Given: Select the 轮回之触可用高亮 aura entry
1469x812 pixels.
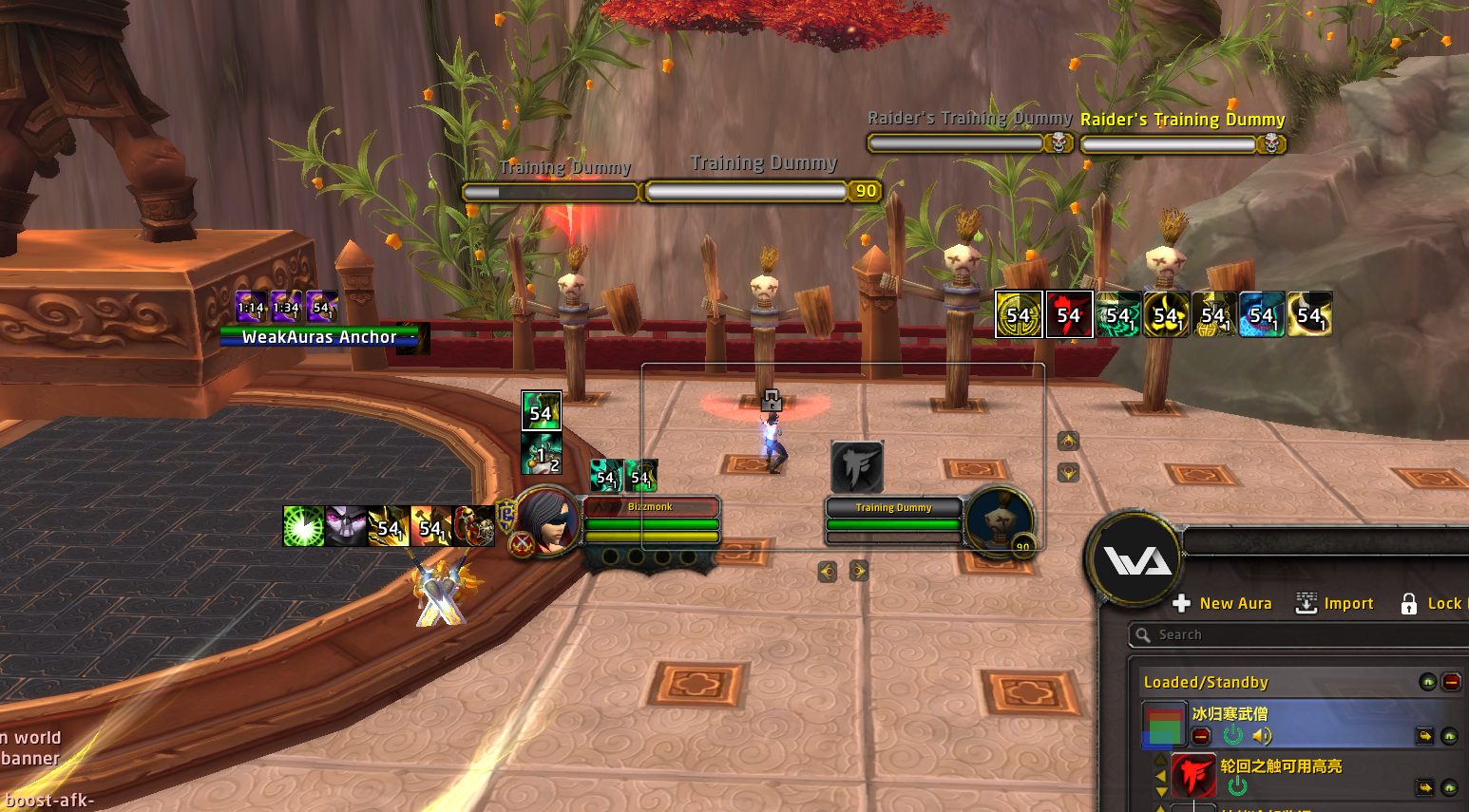Looking at the screenshot, I should pos(1281,766).
